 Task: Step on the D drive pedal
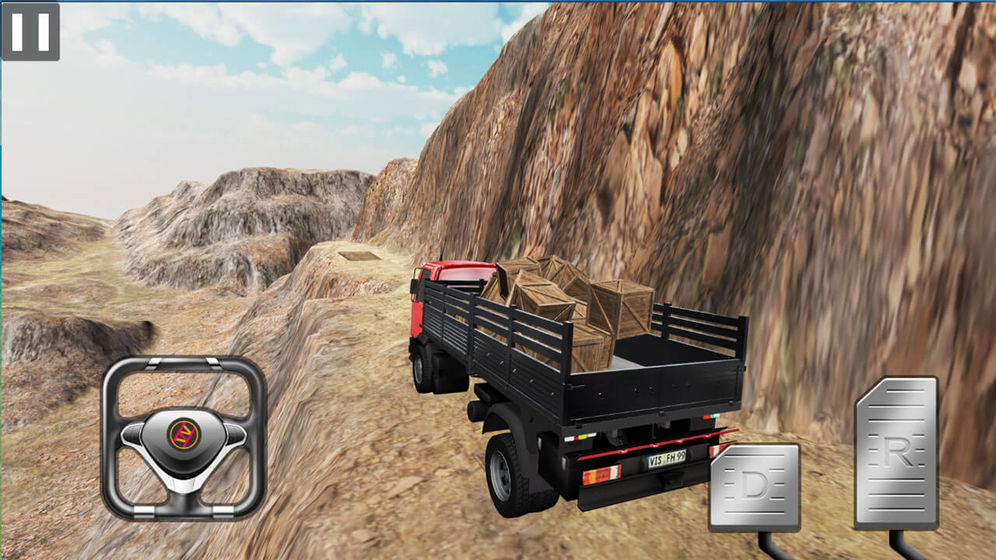pos(755,487)
